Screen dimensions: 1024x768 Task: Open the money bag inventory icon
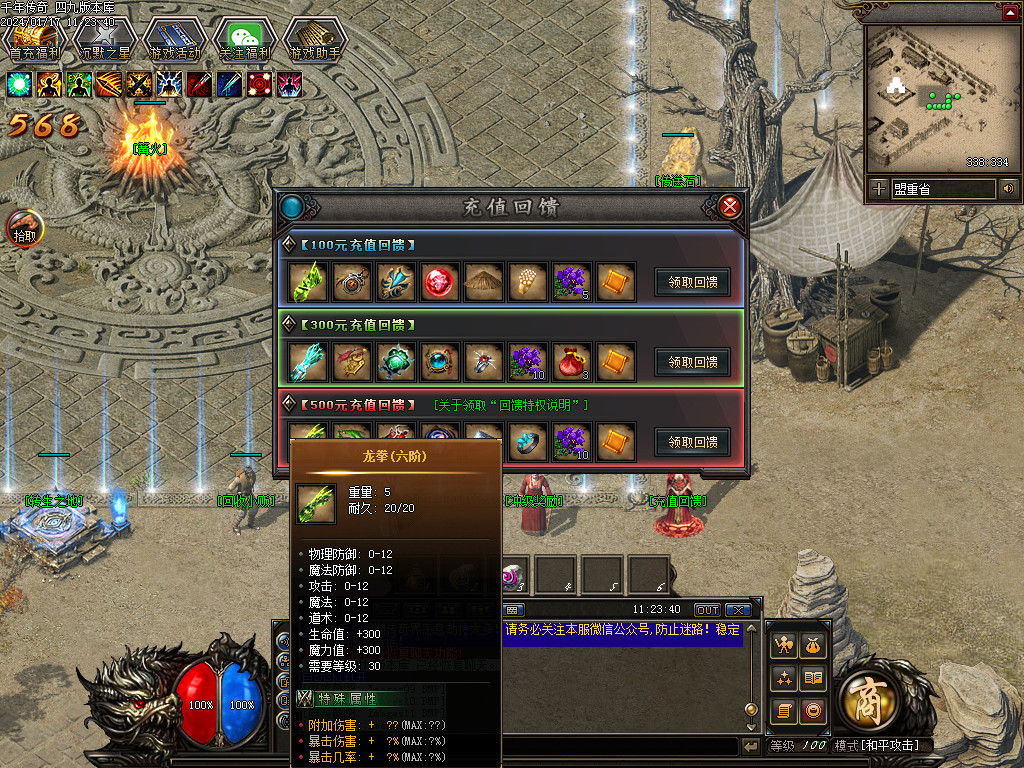pos(814,647)
